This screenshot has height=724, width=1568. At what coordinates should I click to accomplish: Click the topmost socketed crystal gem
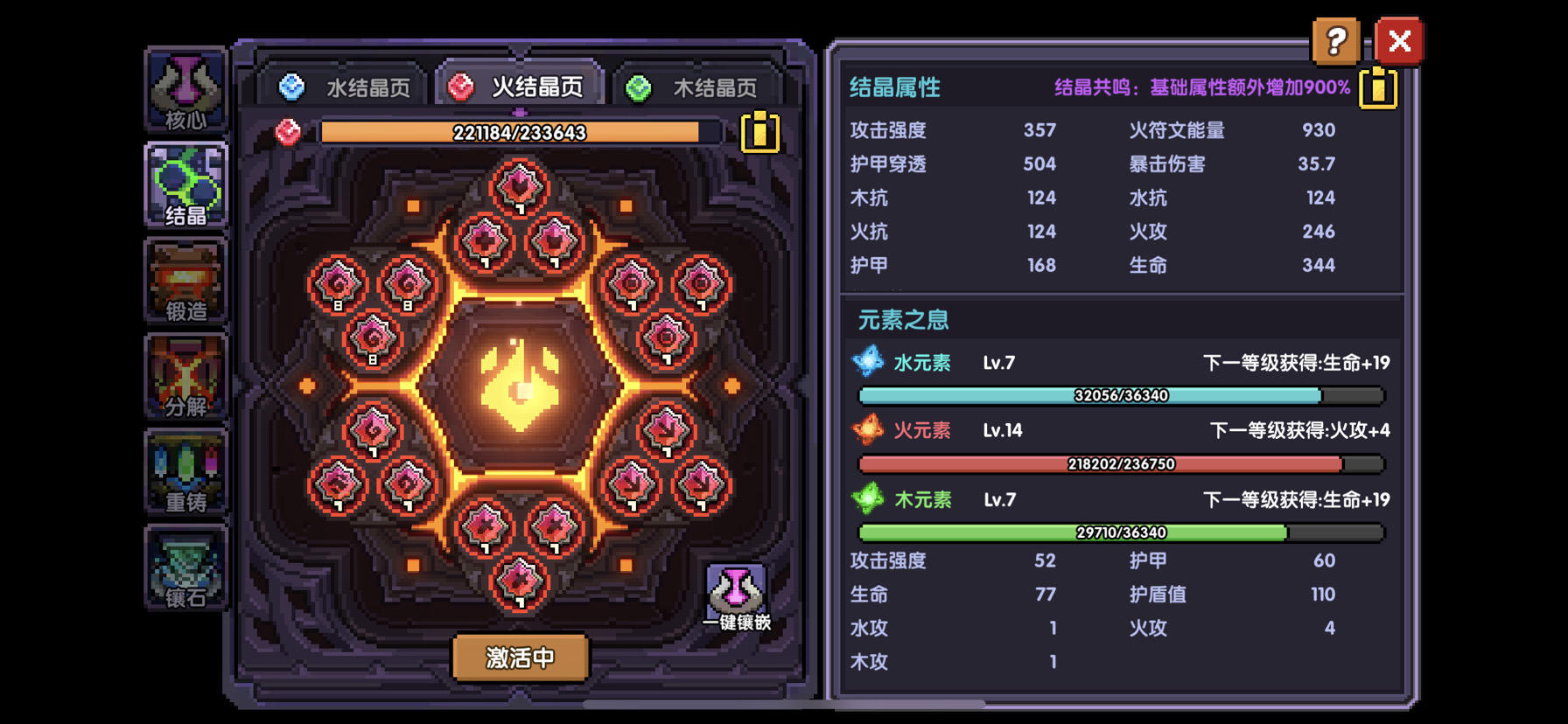click(x=521, y=186)
